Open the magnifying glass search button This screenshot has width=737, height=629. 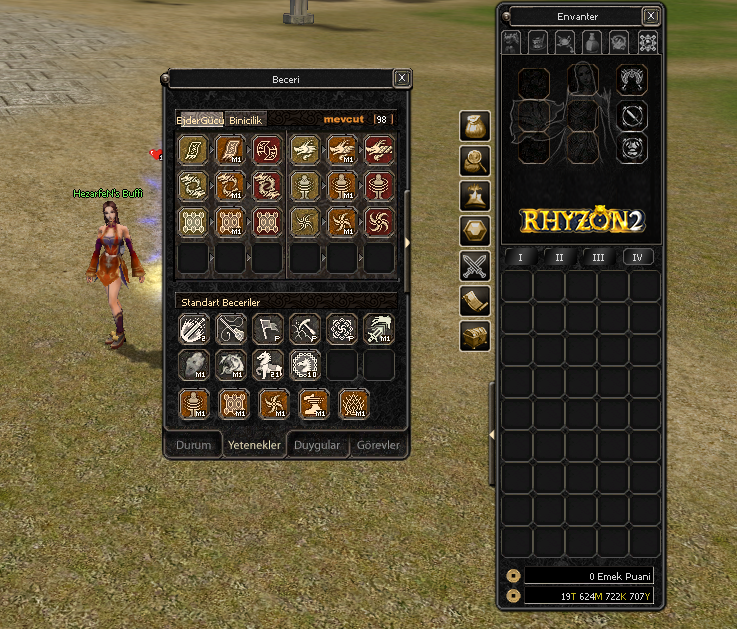[x=475, y=160]
